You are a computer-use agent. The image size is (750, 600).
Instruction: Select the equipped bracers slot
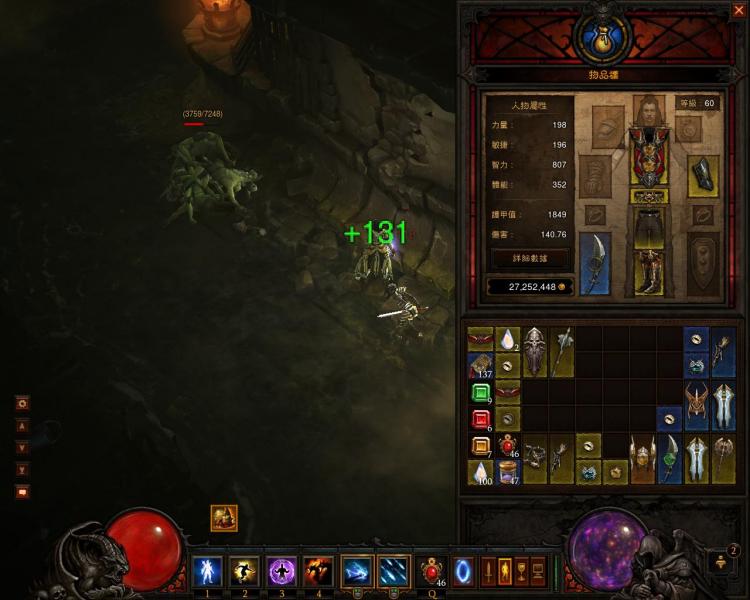click(702, 174)
